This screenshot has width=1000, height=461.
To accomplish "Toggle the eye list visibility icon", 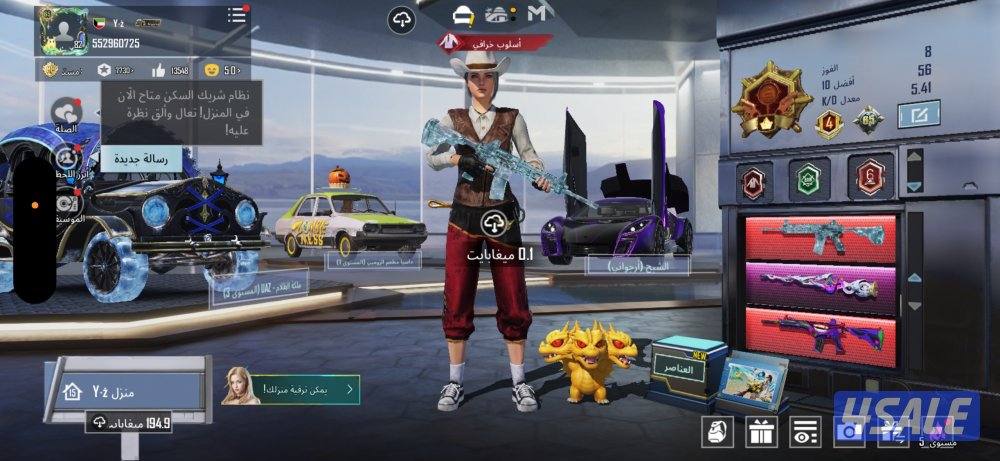I will tap(802, 432).
